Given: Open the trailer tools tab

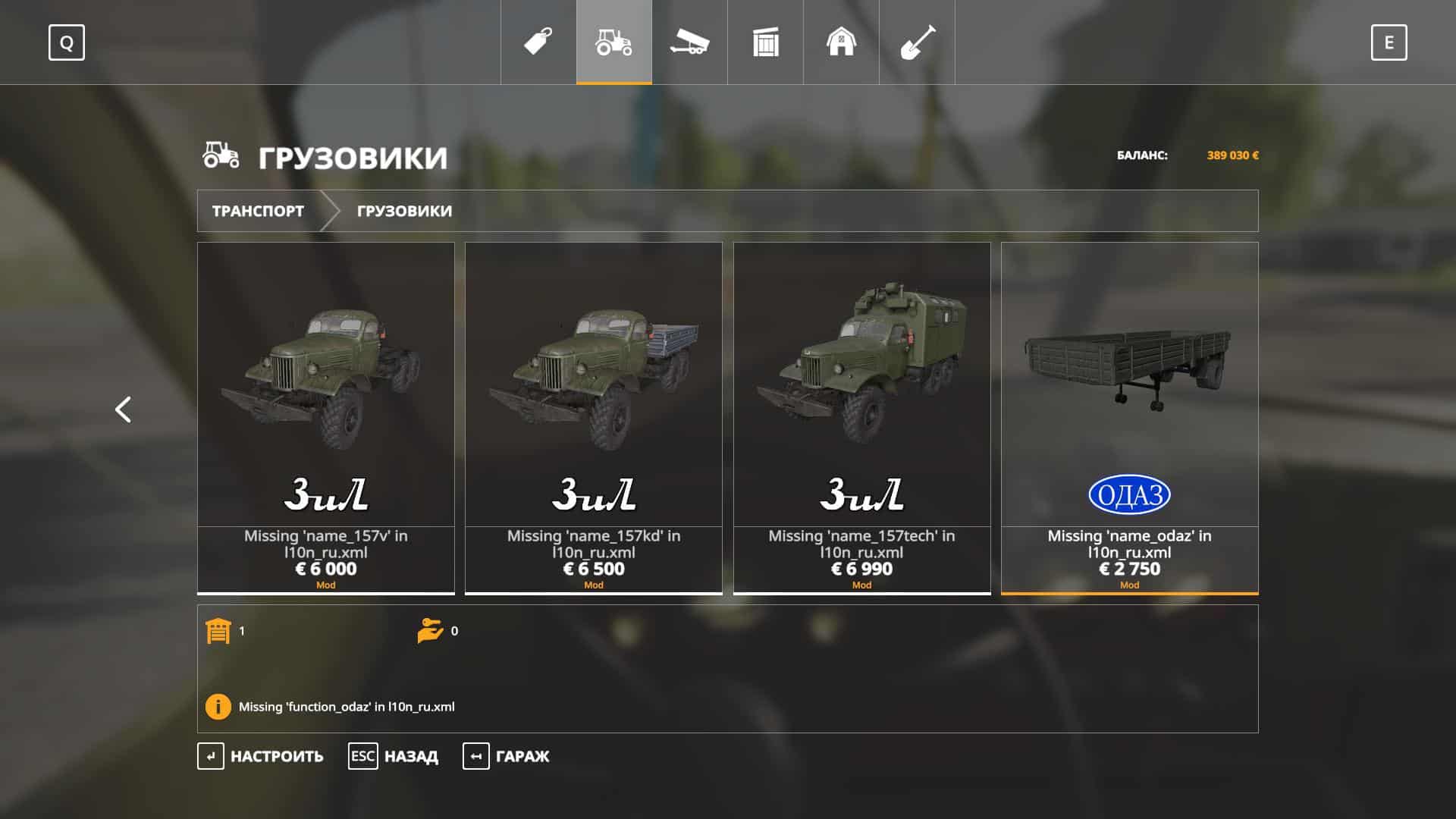Looking at the screenshot, I should (689, 42).
